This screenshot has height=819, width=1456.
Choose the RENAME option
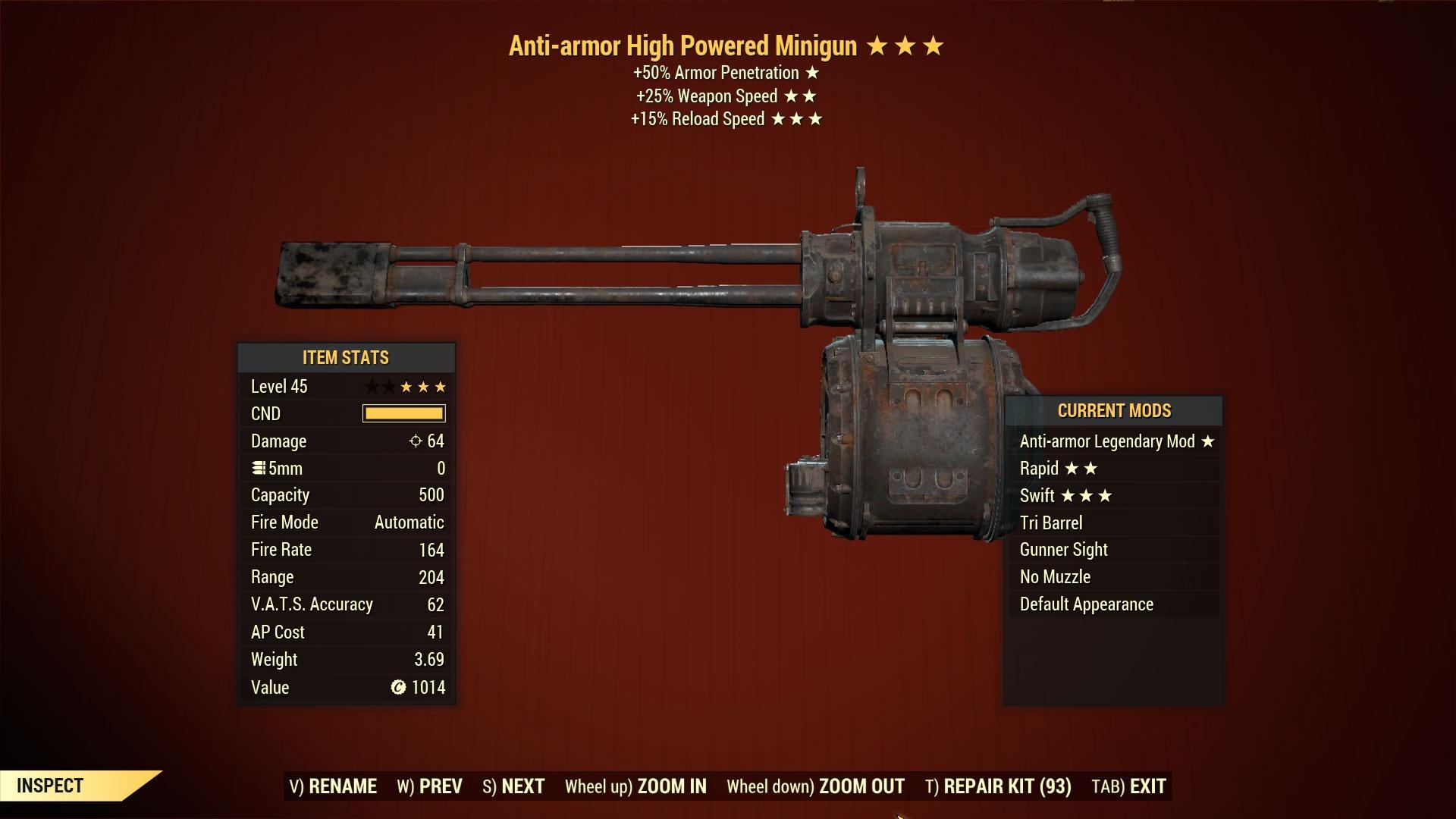333,786
